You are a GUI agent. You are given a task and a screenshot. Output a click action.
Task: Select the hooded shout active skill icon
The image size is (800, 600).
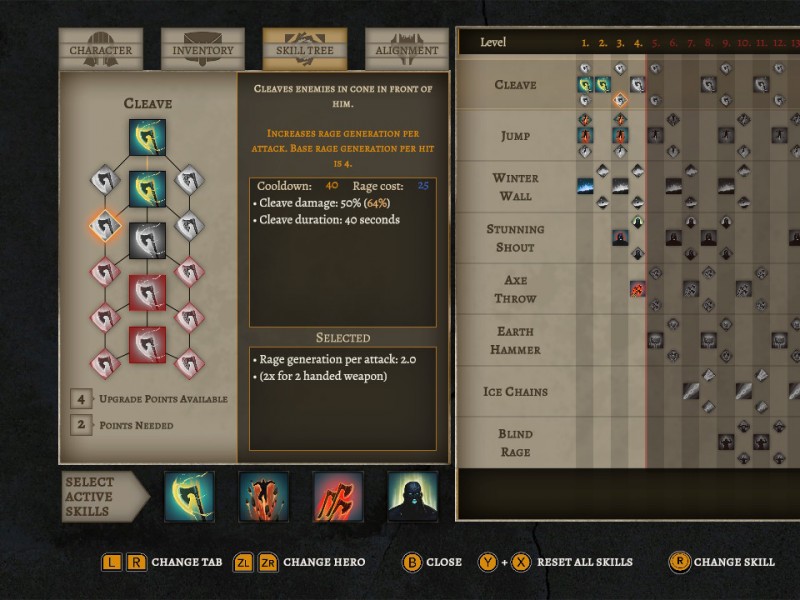tap(413, 497)
